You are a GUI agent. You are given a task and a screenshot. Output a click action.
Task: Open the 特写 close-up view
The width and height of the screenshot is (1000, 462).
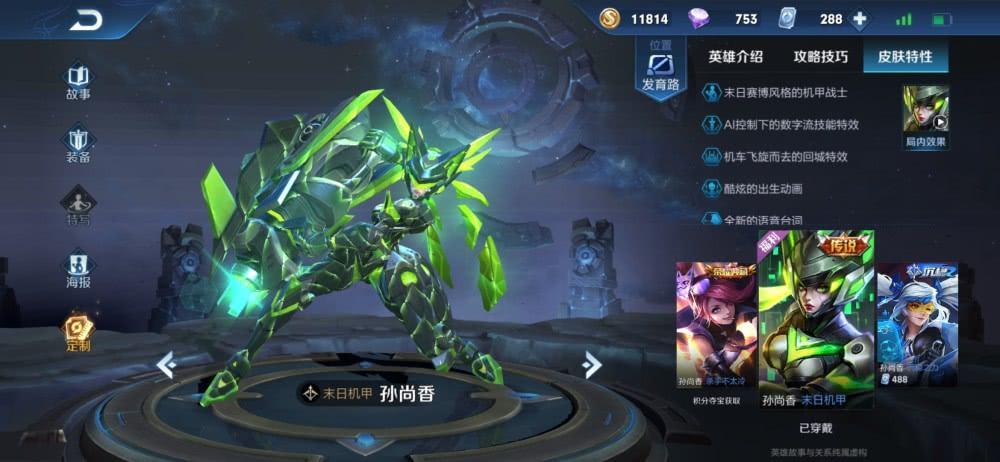(x=78, y=207)
